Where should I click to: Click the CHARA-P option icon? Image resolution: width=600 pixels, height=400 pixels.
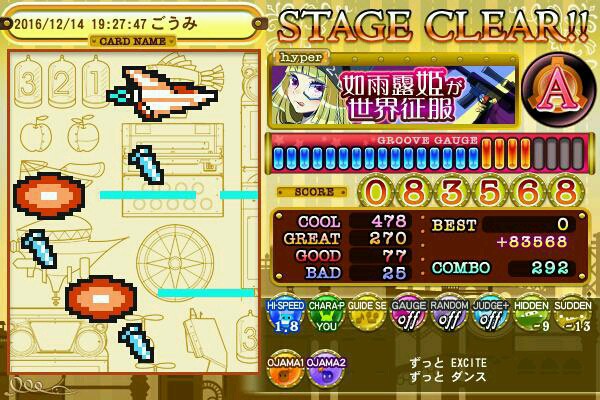324,317
